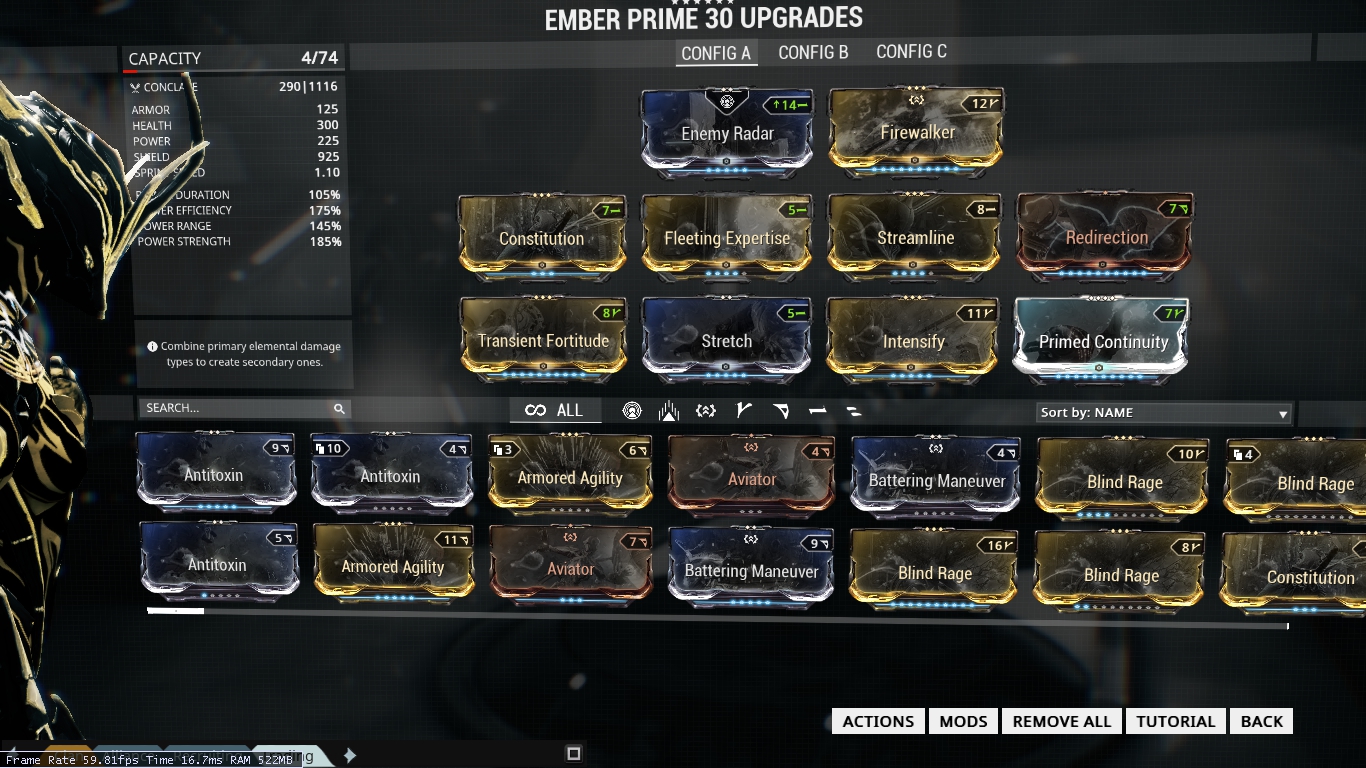Filter mods by the Naramon dash polarity

(x=817, y=410)
